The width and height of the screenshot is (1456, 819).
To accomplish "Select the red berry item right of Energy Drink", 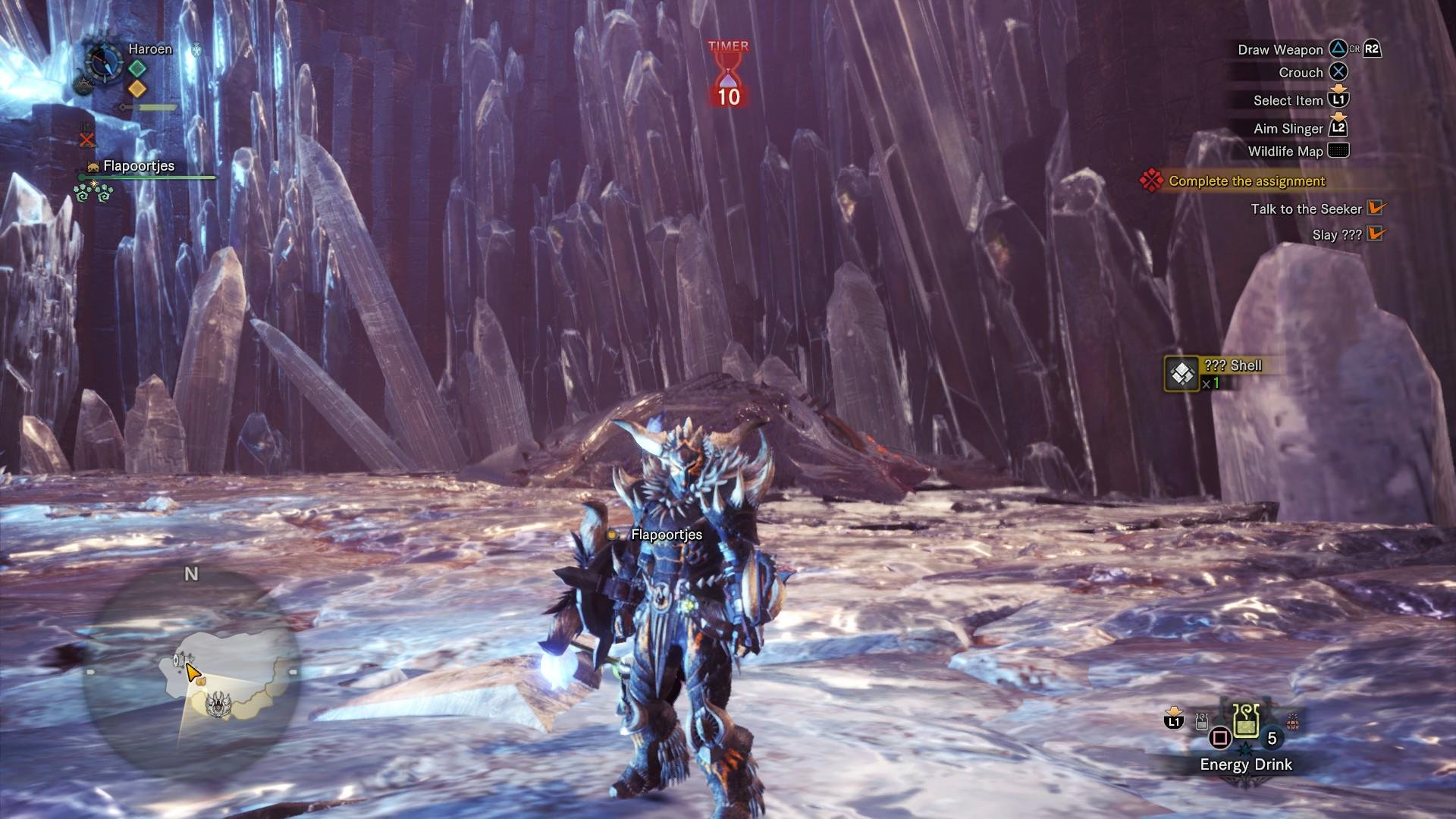I will tap(1293, 720).
